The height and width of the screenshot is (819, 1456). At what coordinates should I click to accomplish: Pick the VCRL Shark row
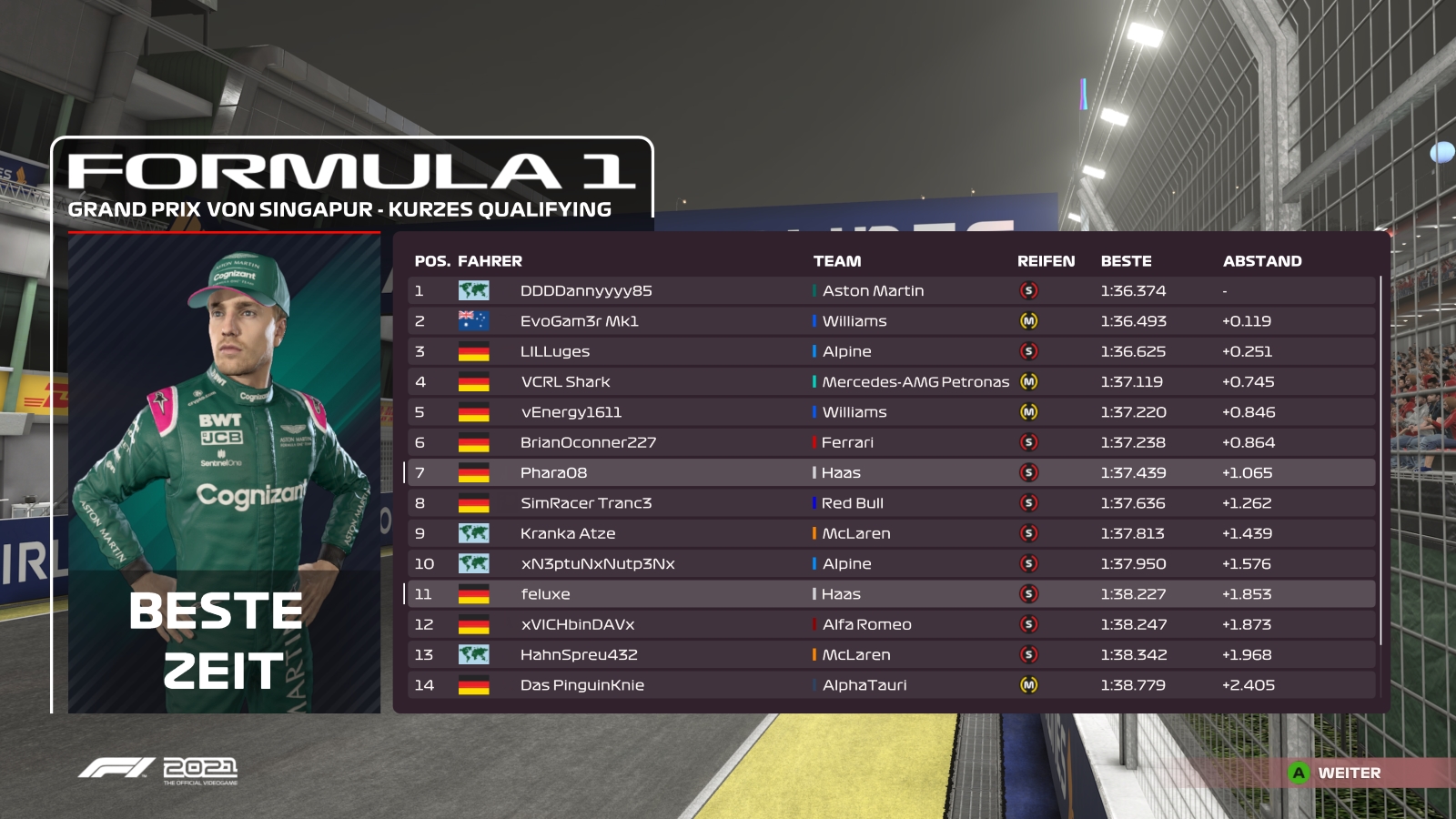[x=890, y=382]
